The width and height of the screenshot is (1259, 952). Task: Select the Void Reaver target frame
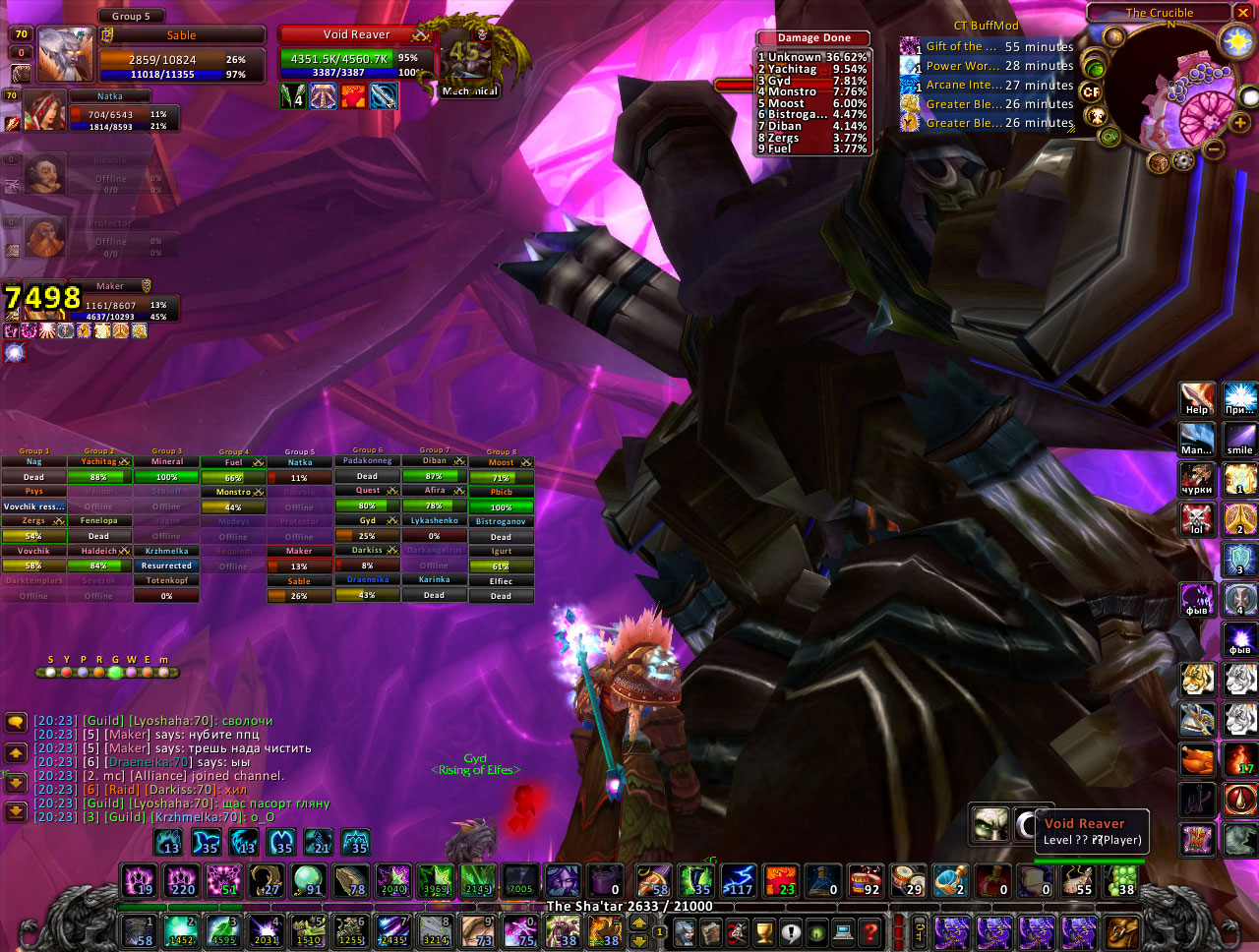point(356,35)
